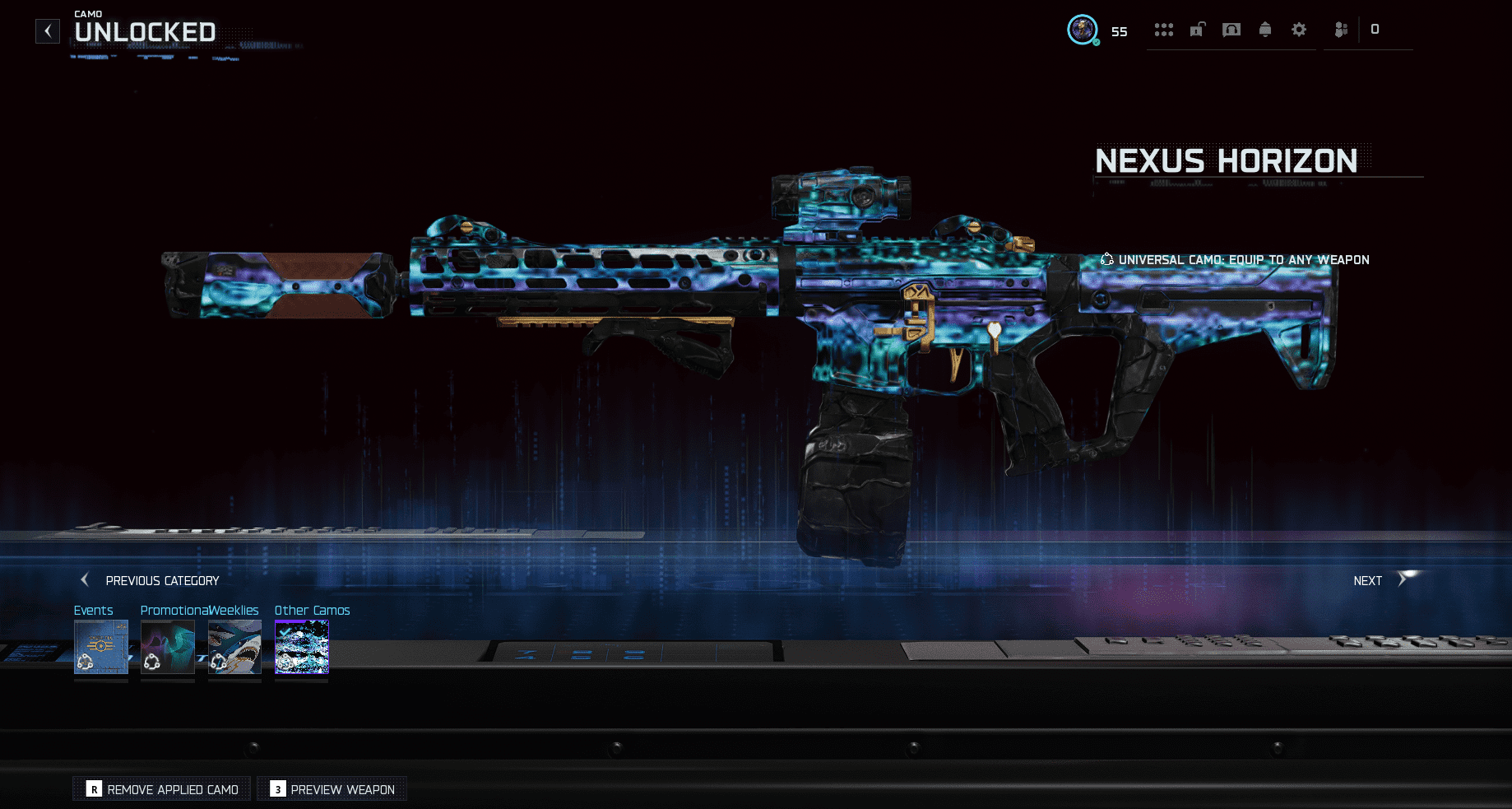Click Remove Applied Camo
Image resolution: width=1512 pixels, height=809 pixels.
click(161, 788)
